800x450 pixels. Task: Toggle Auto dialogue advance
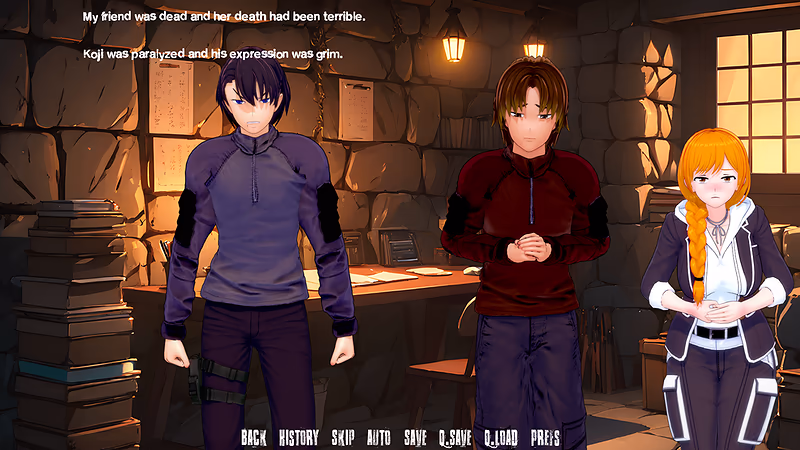(x=379, y=438)
